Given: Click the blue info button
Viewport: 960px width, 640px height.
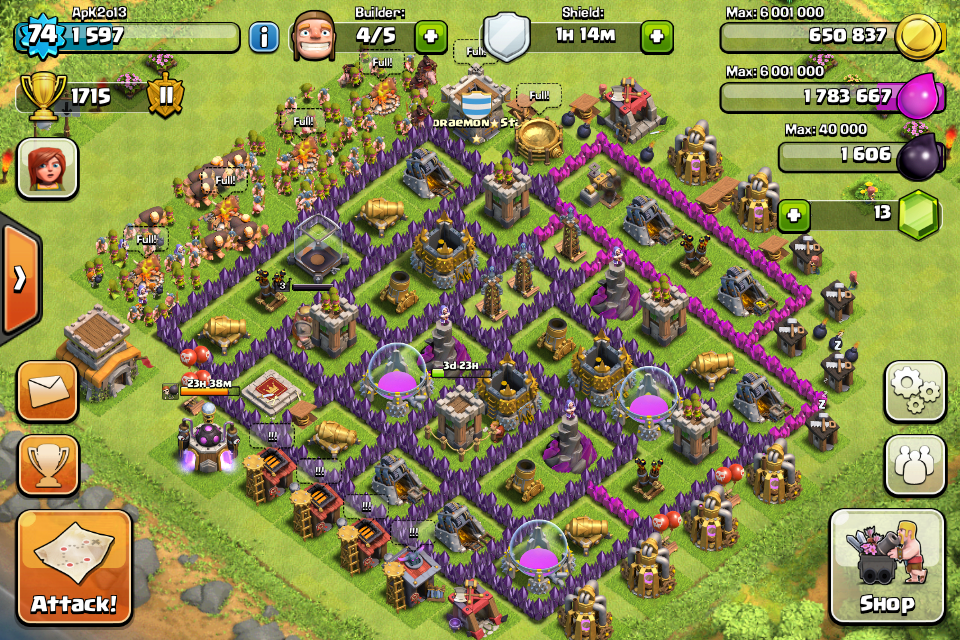Looking at the screenshot, I should pyautogui.click(x=264, y=38).
